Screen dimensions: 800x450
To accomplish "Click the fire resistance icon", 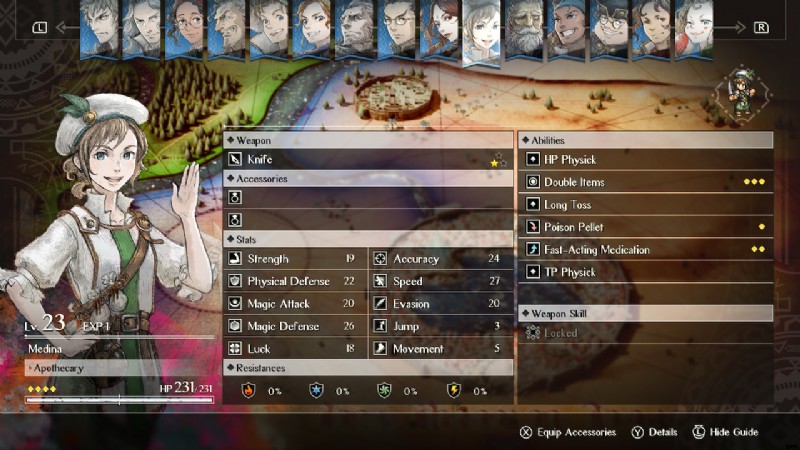I will (249, 390).
